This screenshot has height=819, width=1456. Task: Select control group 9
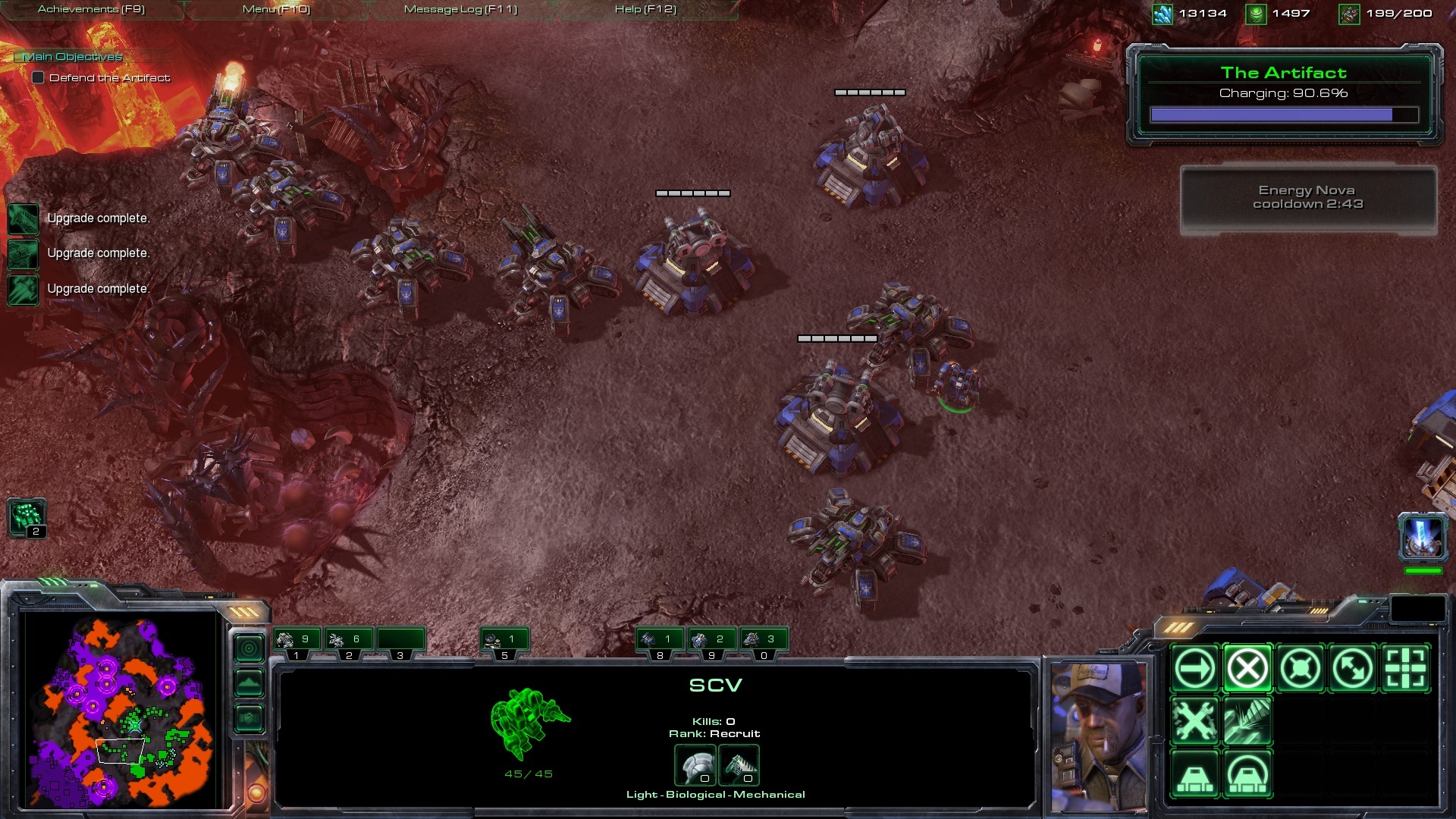click(711, 642)
